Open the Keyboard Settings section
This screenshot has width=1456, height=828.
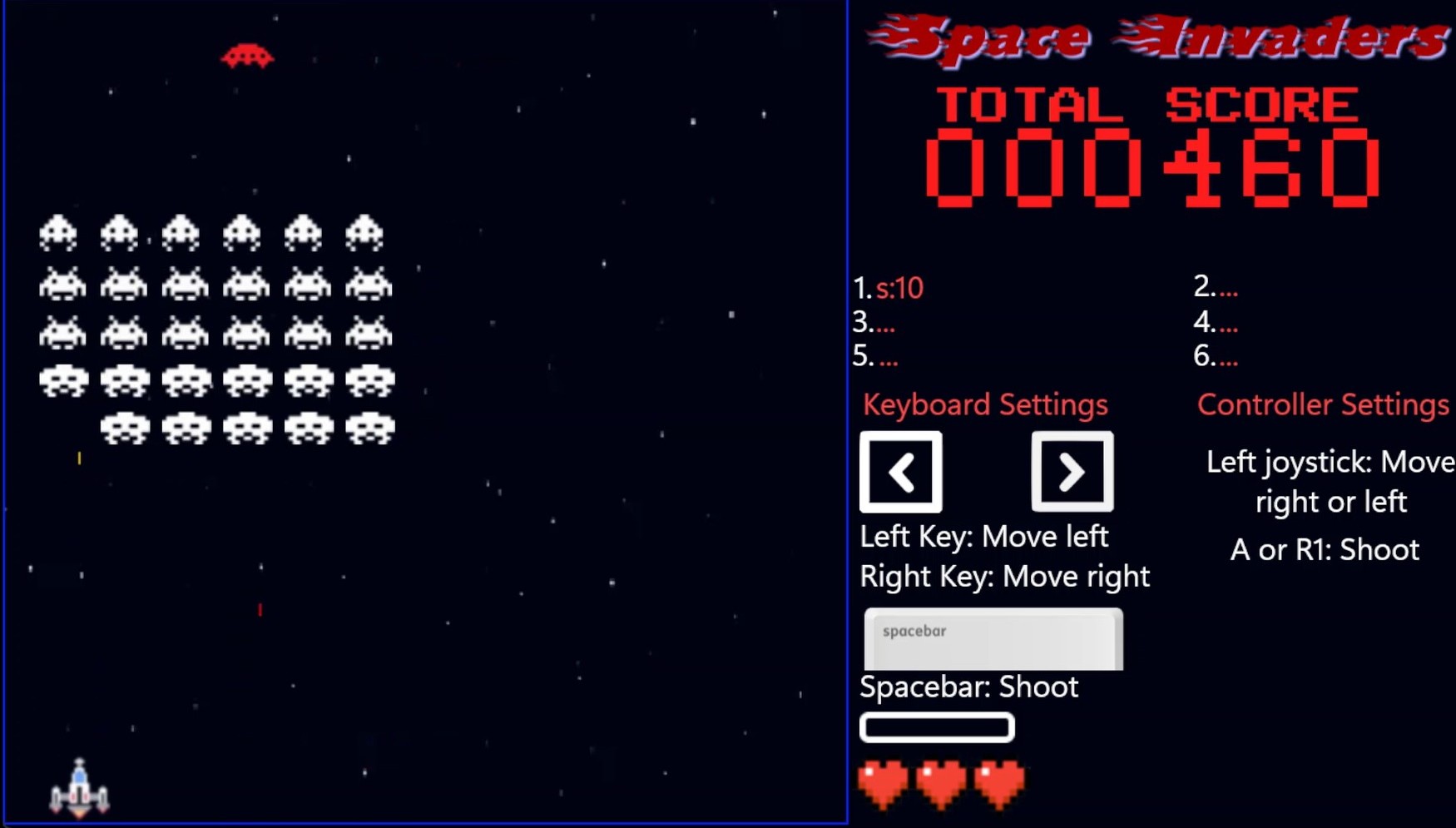click(984, 404)
